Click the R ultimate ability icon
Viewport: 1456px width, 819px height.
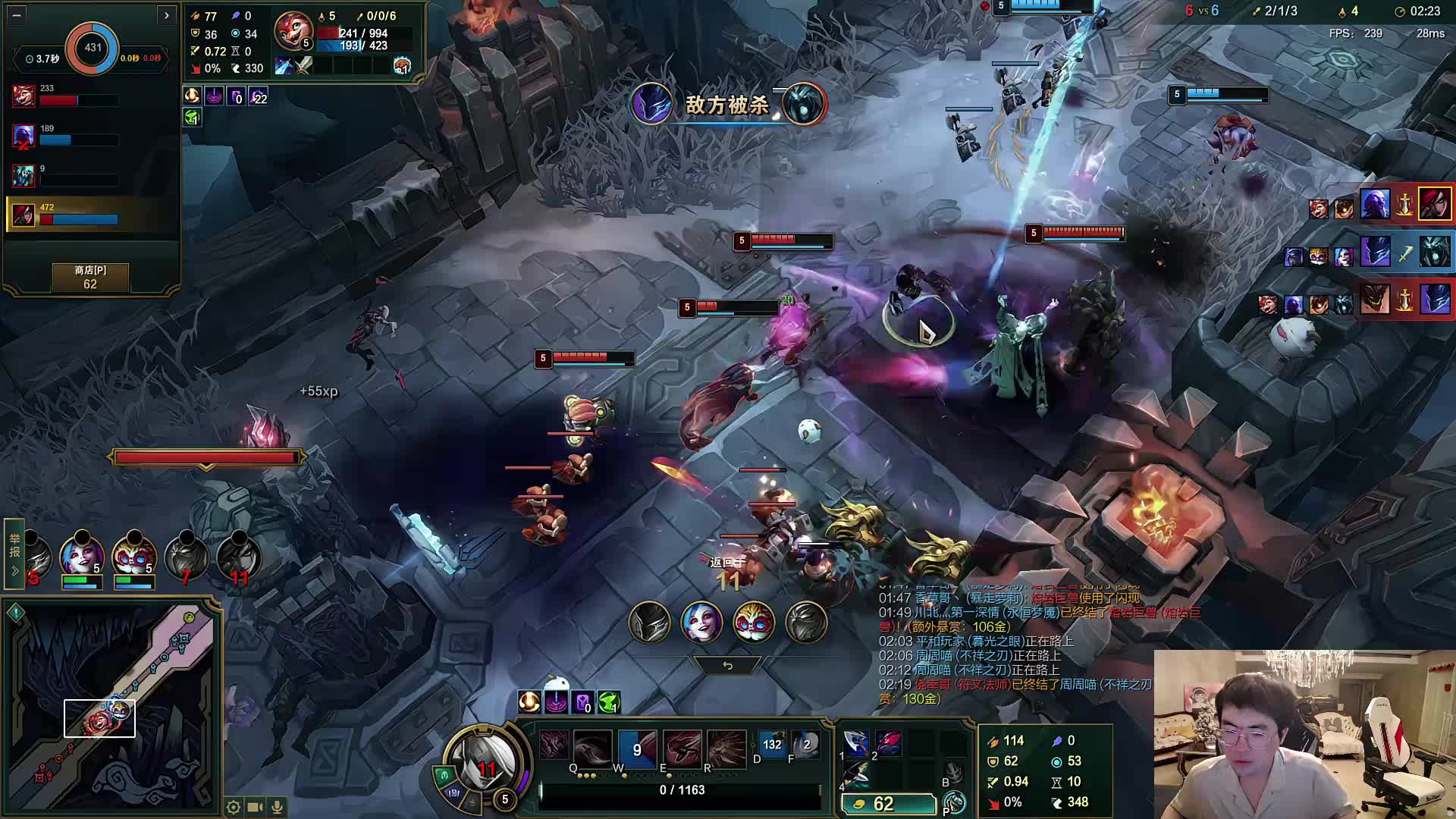[x=726, y=747]
